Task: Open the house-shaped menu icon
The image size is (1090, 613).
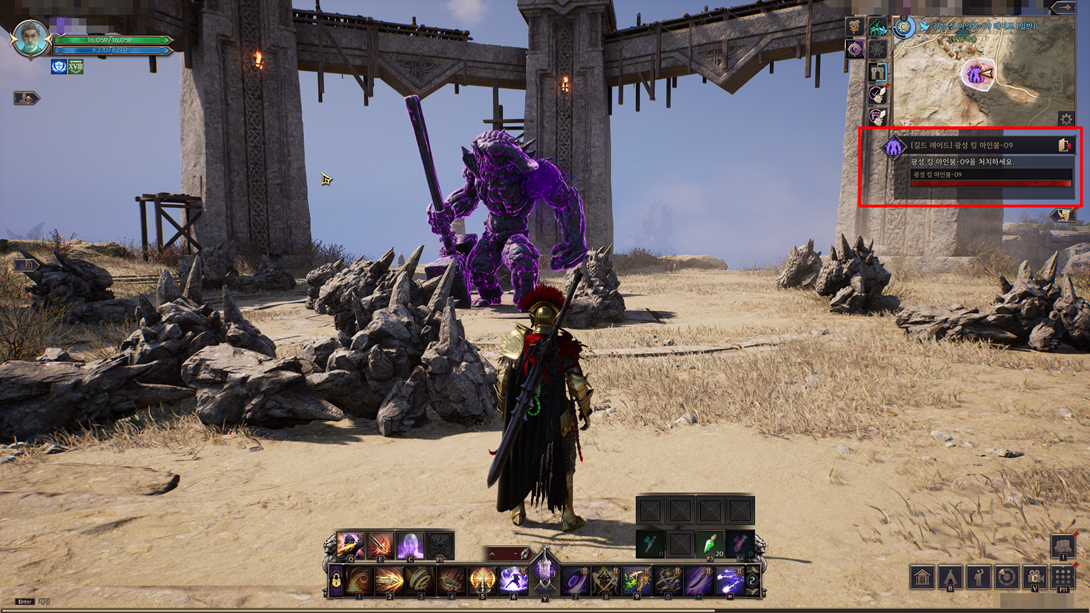Action: tap(922, 578)
